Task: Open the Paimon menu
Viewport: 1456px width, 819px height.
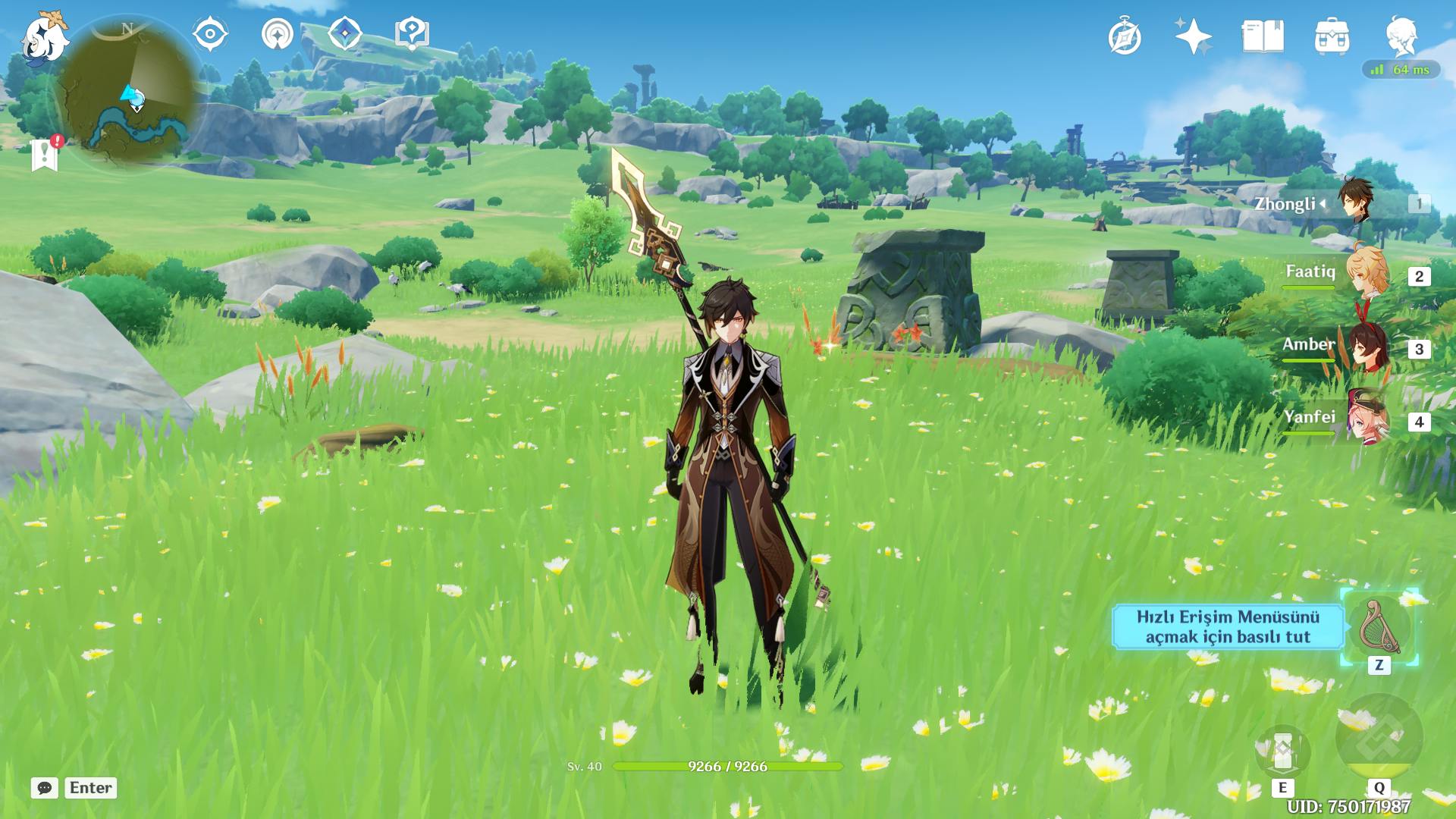Action: point(44,36)
